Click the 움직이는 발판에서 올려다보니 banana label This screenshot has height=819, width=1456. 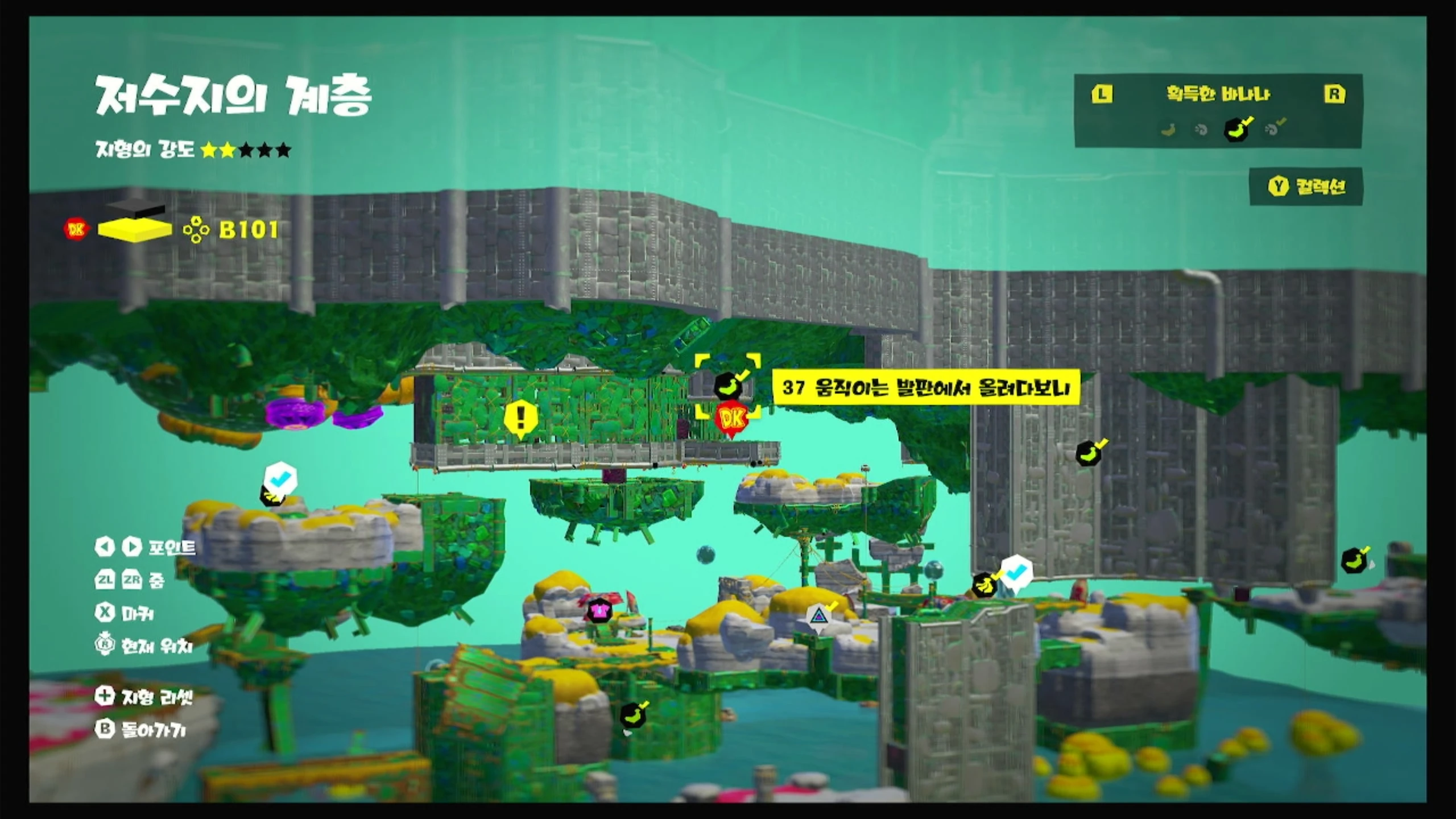925,388
